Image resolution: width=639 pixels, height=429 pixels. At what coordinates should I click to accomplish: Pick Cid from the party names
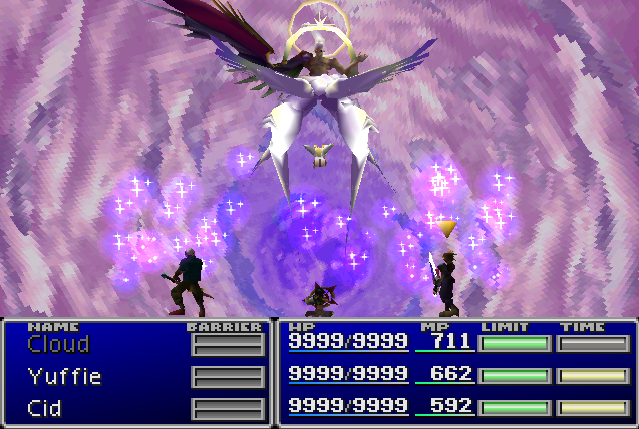pos(46,409)
